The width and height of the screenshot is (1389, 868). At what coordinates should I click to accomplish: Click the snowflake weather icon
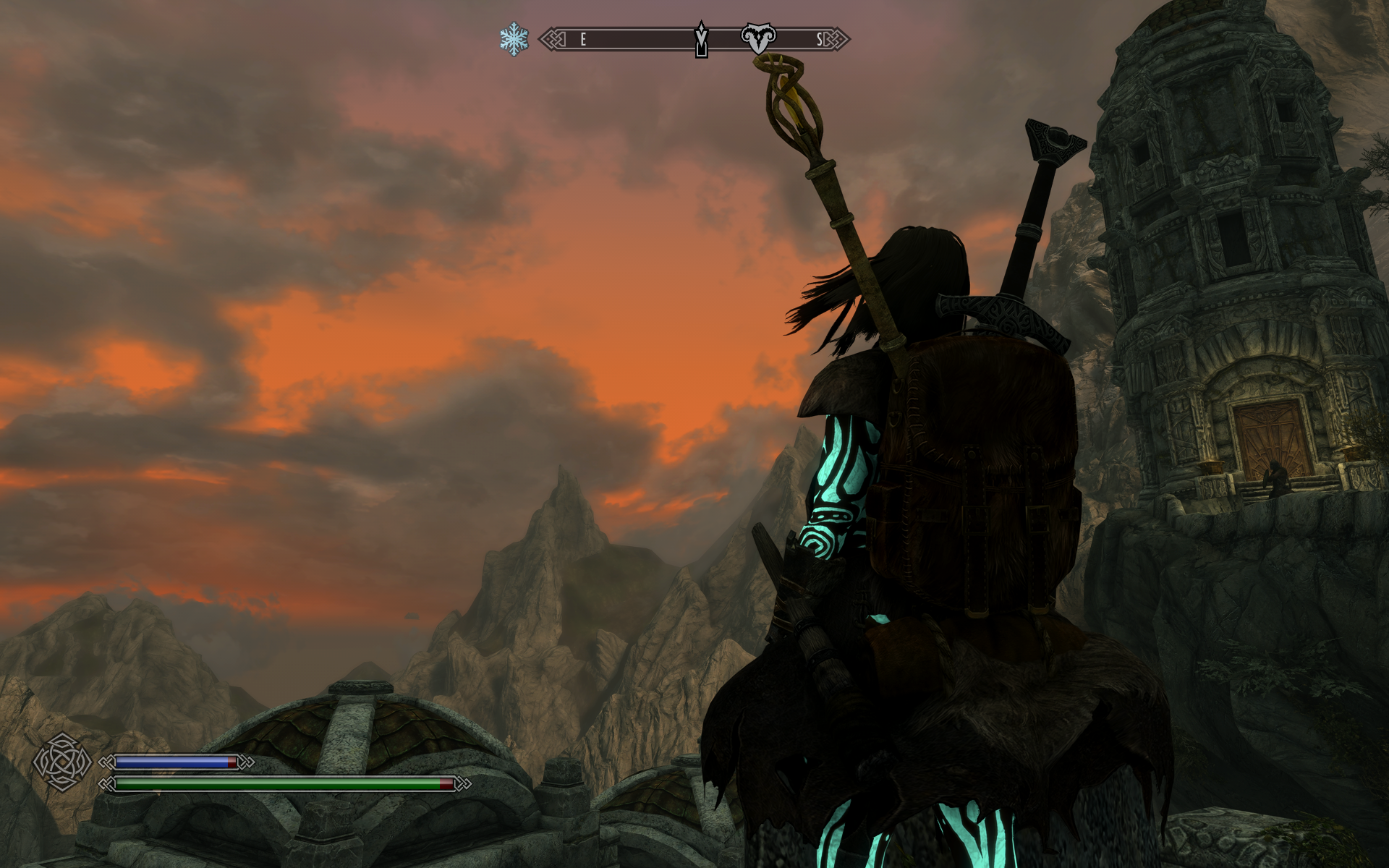tap(514, 39)
